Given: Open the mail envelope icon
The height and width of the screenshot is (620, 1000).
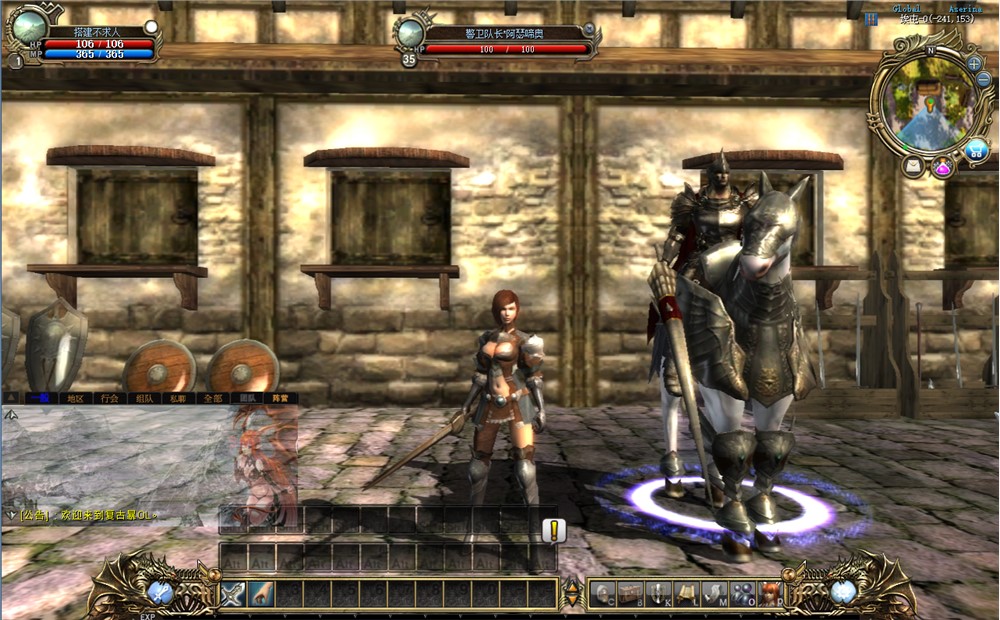Looking at the screenshot, I should [913, 167].
